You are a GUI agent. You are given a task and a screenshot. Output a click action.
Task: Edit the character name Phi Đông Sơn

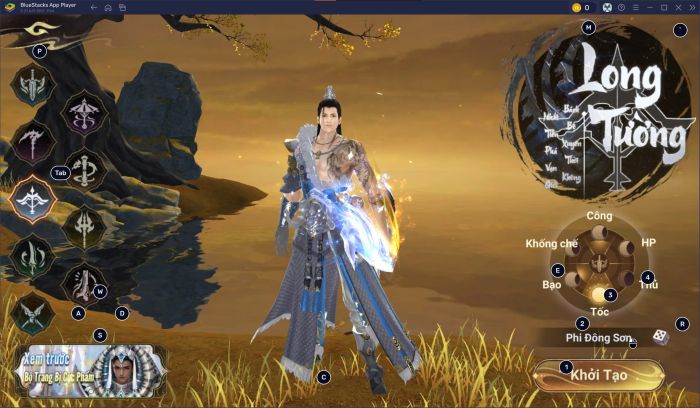[598, 338]
